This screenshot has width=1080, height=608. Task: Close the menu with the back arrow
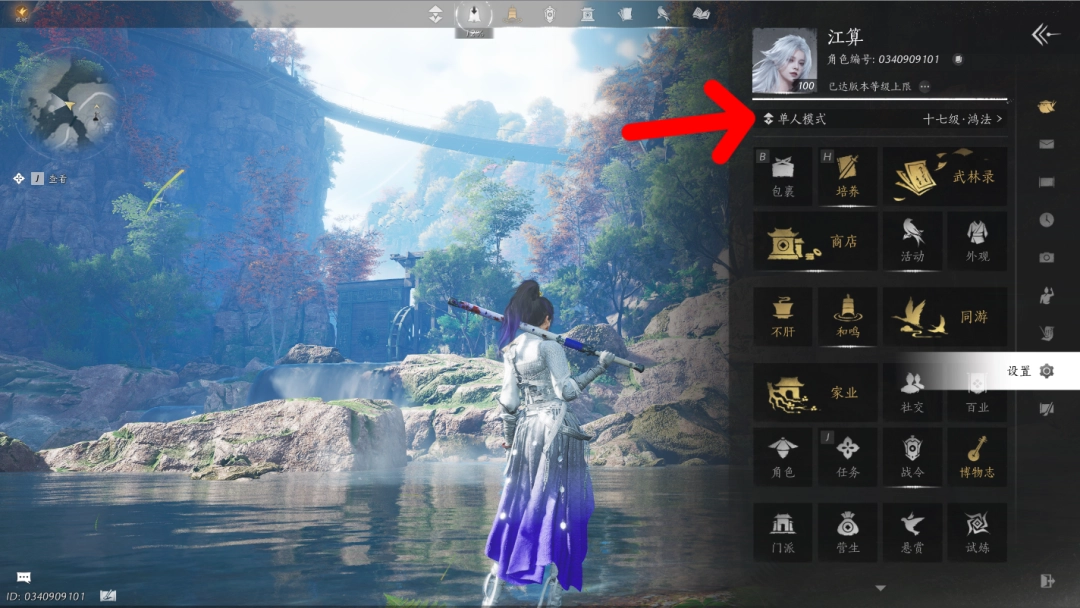(1045, 35)
